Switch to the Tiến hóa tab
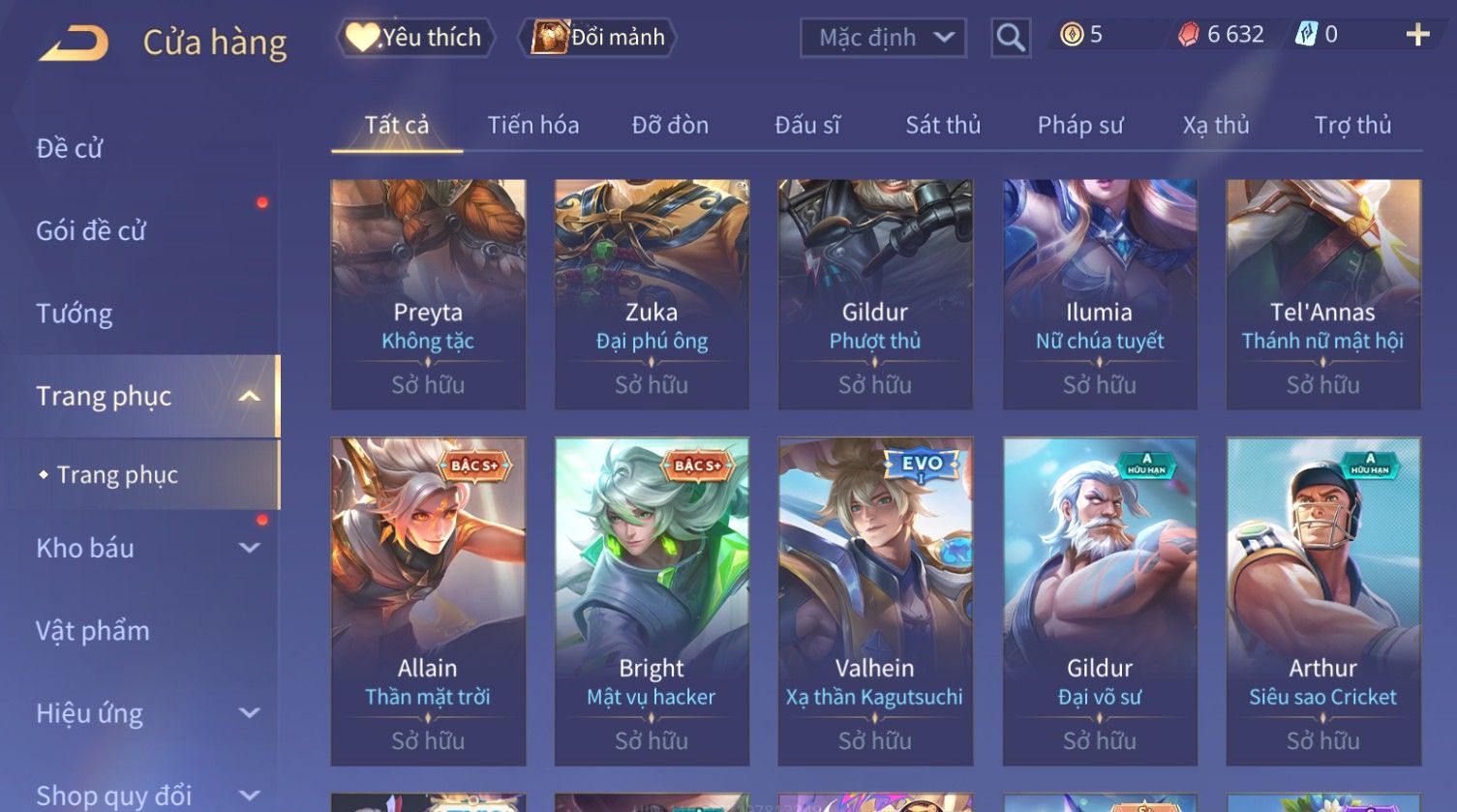This screenshot has width=1457, height=812. click(533, 125)
